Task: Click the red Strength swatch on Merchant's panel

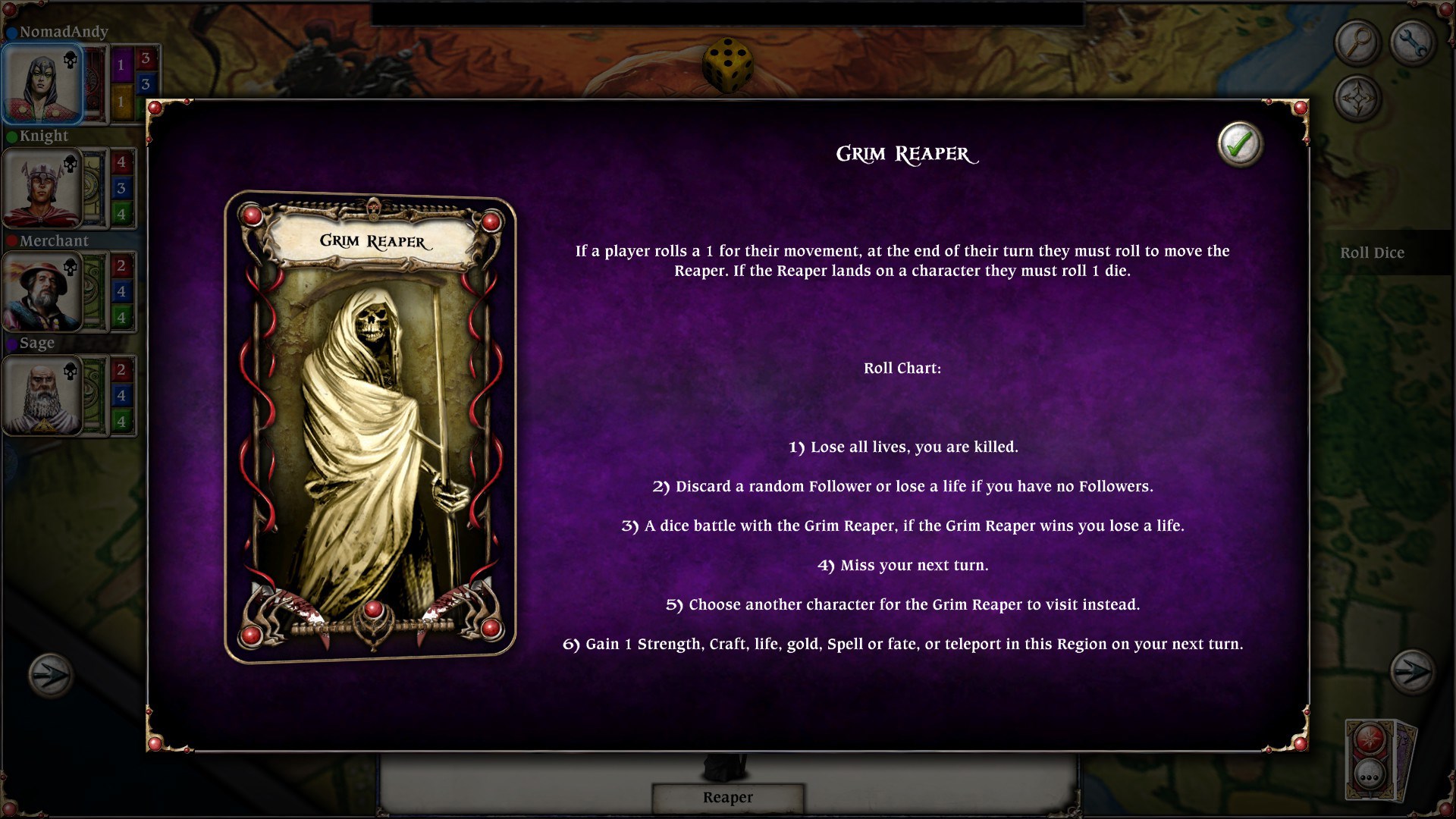Action: 121,265
